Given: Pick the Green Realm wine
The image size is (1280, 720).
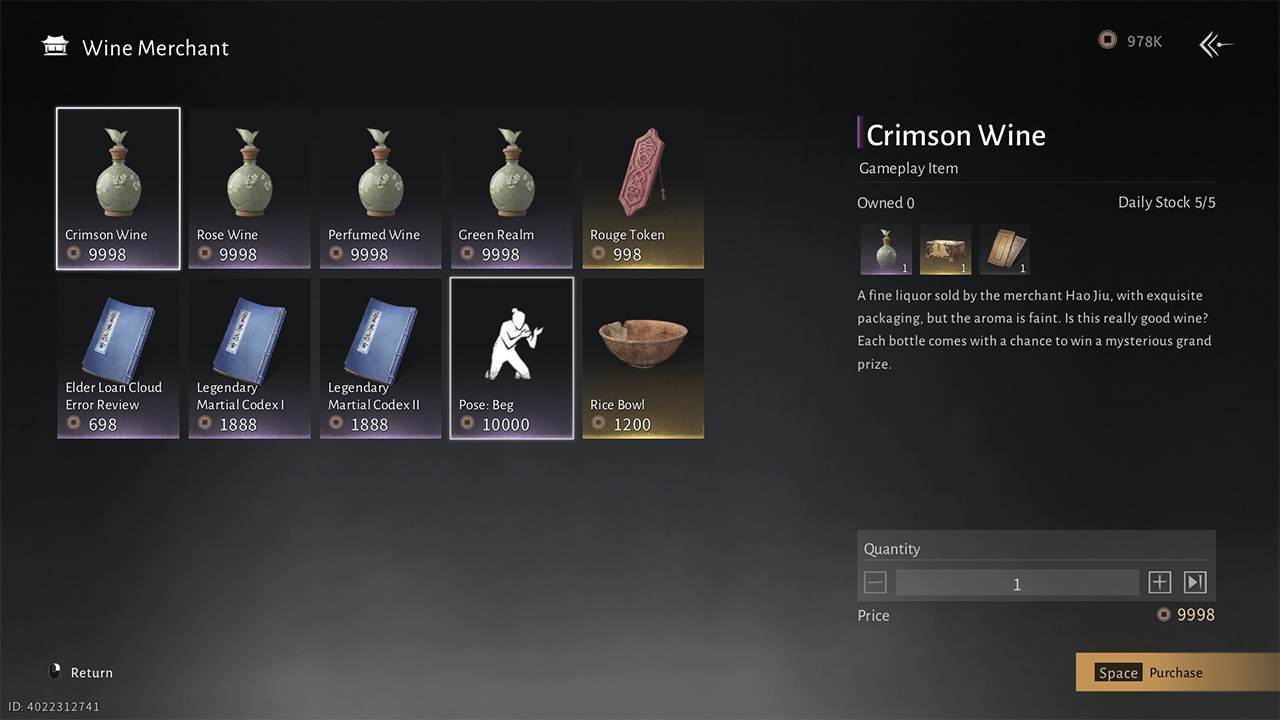Looking at the screenshot, I should pos(511,188).
